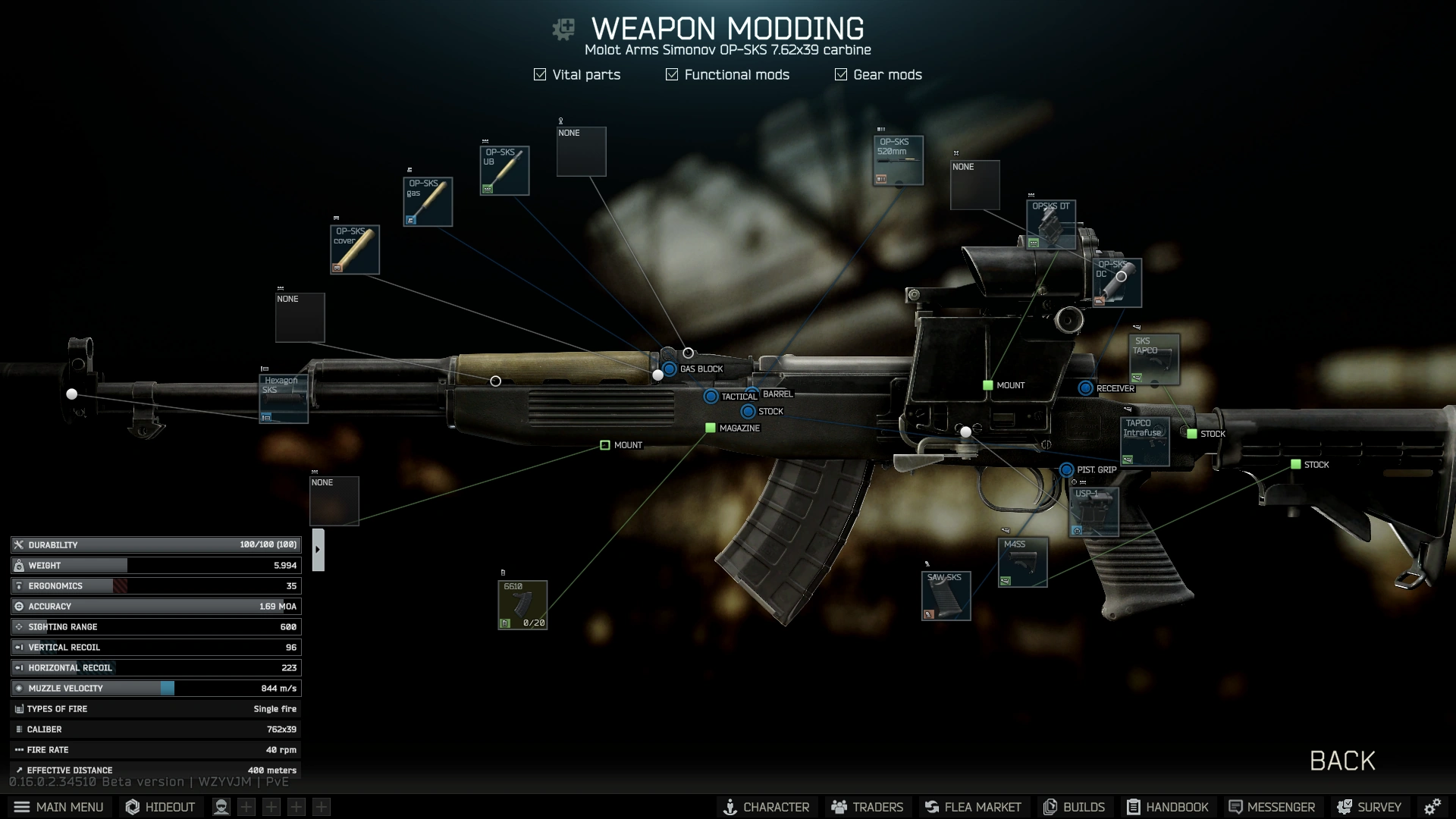1456x819 pixels.
Task: Click the GAS BLOCK slot marker
Action: tap(668, 369)
